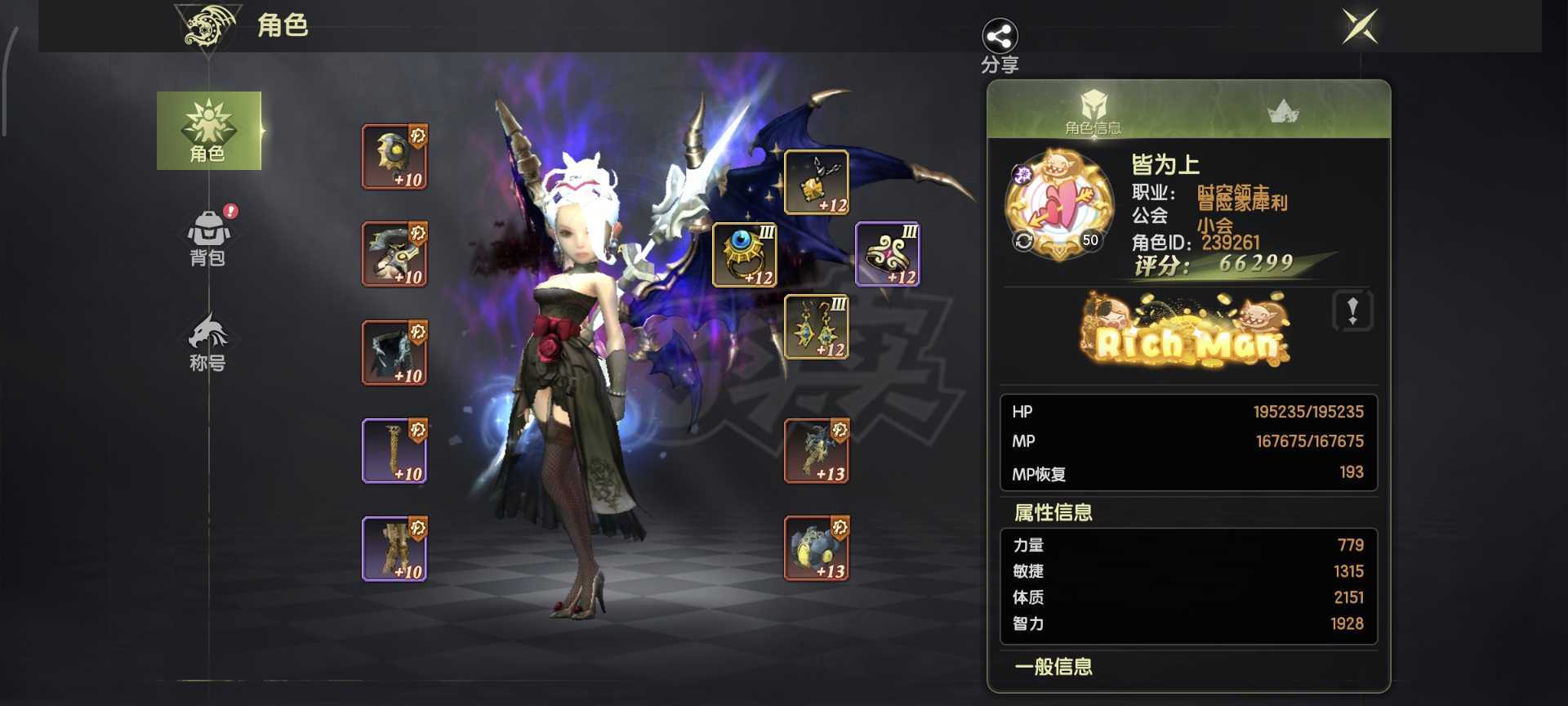Screen dimensions: 1568x706
Task: Open the 角色信息 character info tab
Action: 1093,111
